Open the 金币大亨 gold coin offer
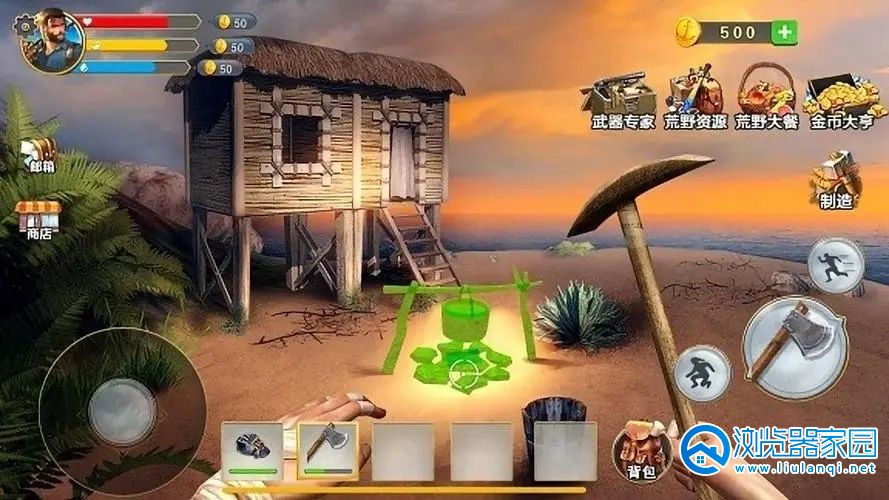Image resolution: width=889 pixels, height=500 pixels. 841,96
